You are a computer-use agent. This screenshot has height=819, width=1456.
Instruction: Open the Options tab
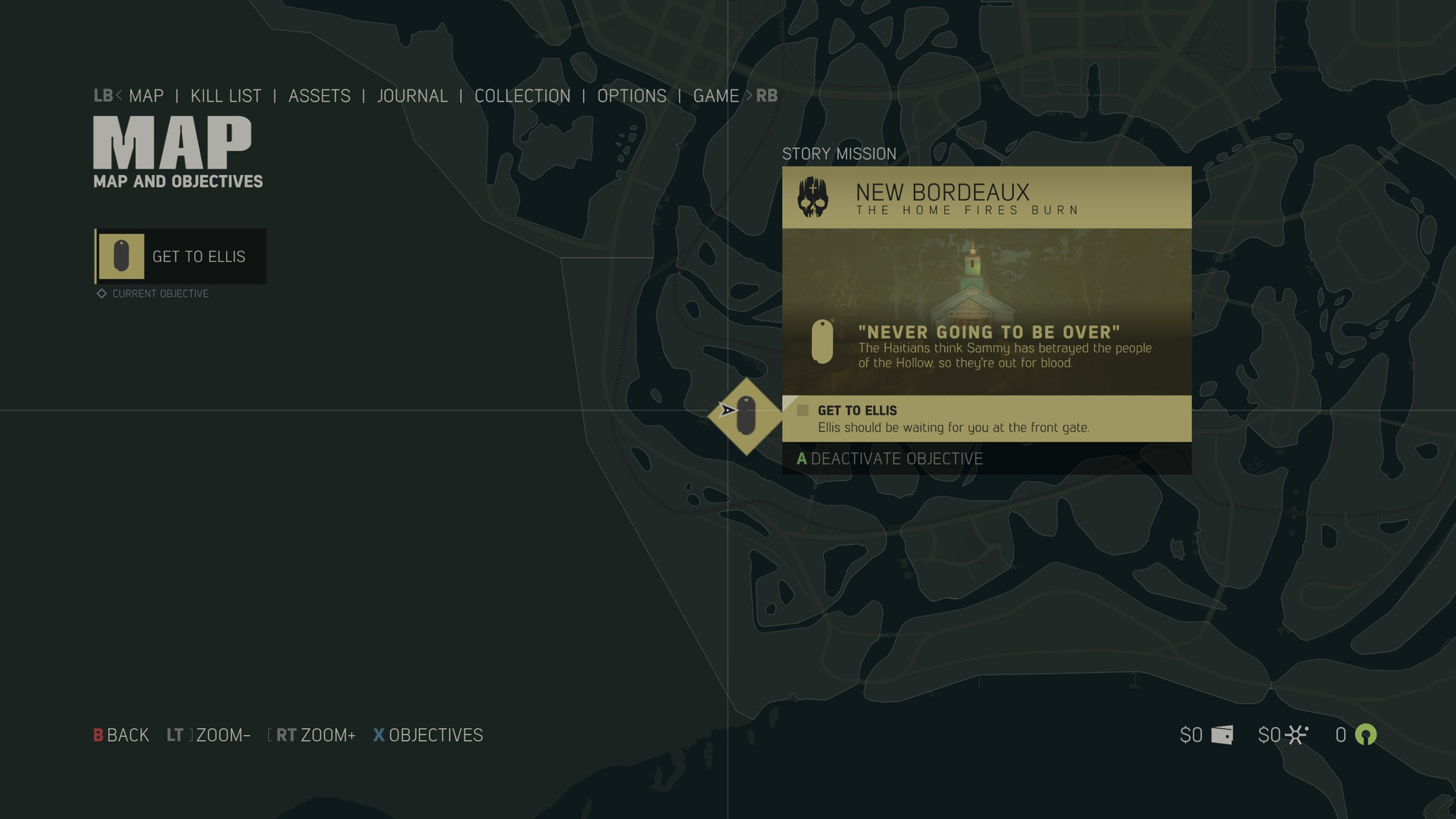click(632, 96)
